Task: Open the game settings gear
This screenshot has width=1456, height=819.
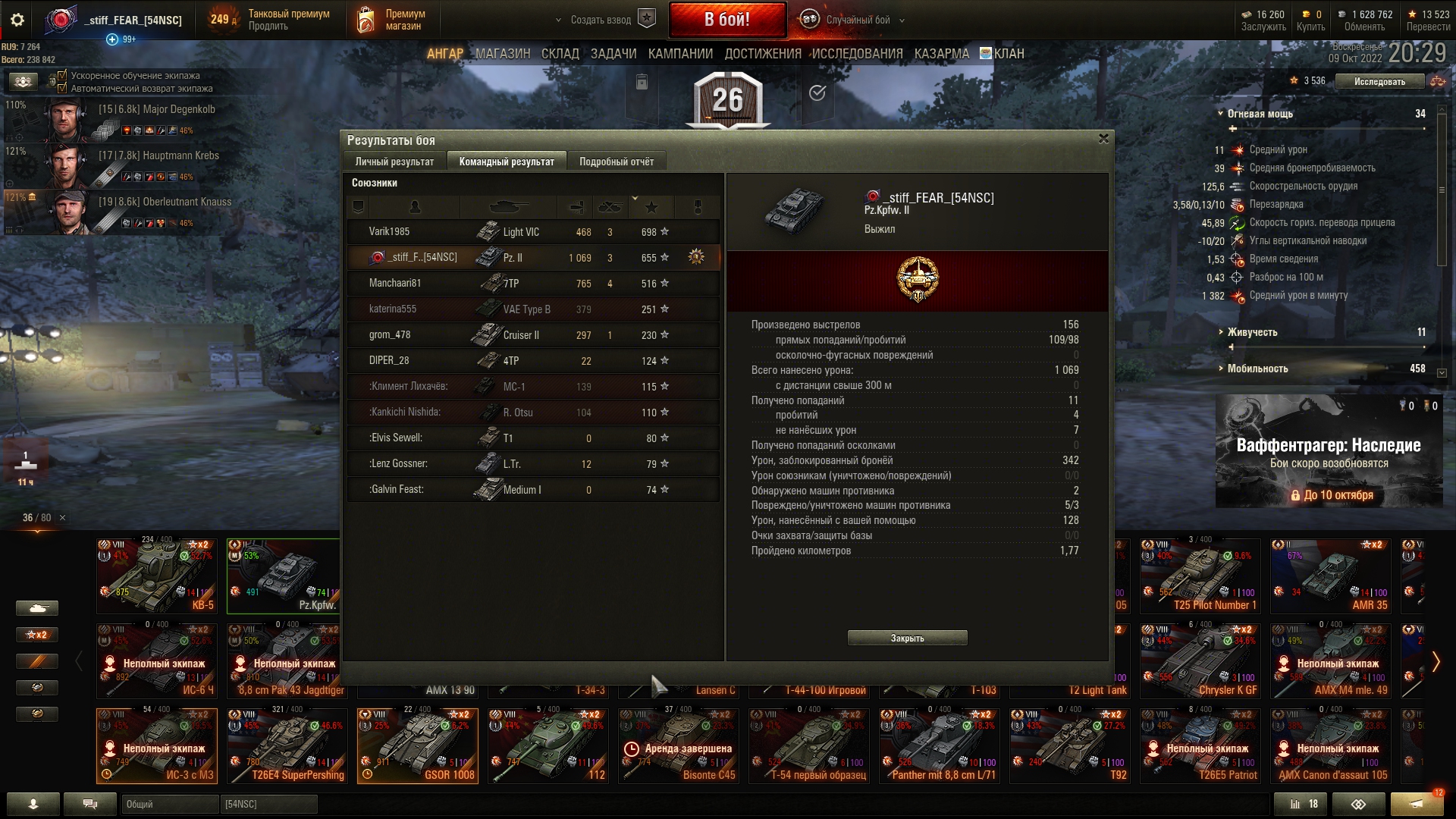Action: tap(17, 20)
